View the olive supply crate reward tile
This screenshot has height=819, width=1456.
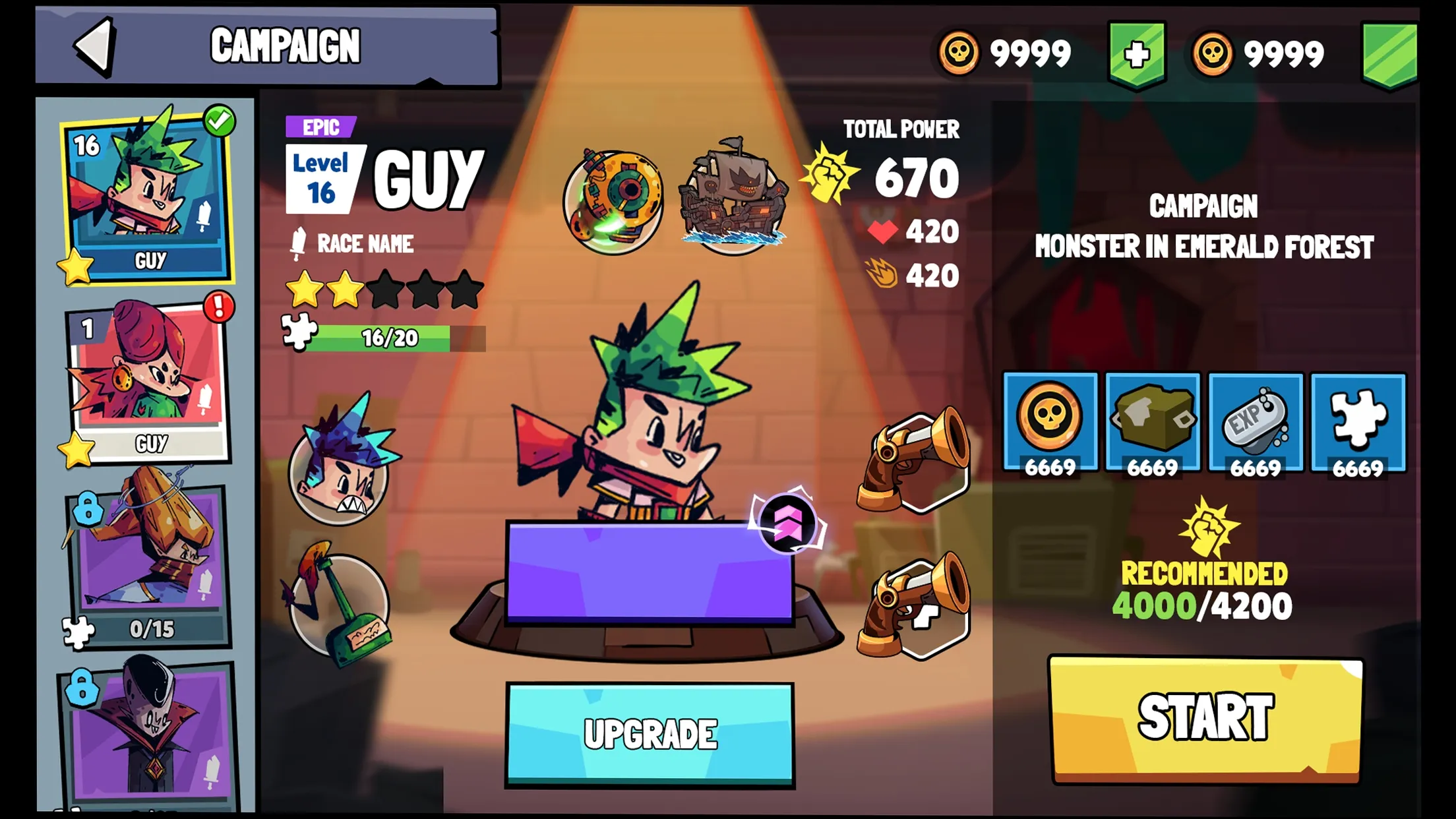coord(1153,423)
